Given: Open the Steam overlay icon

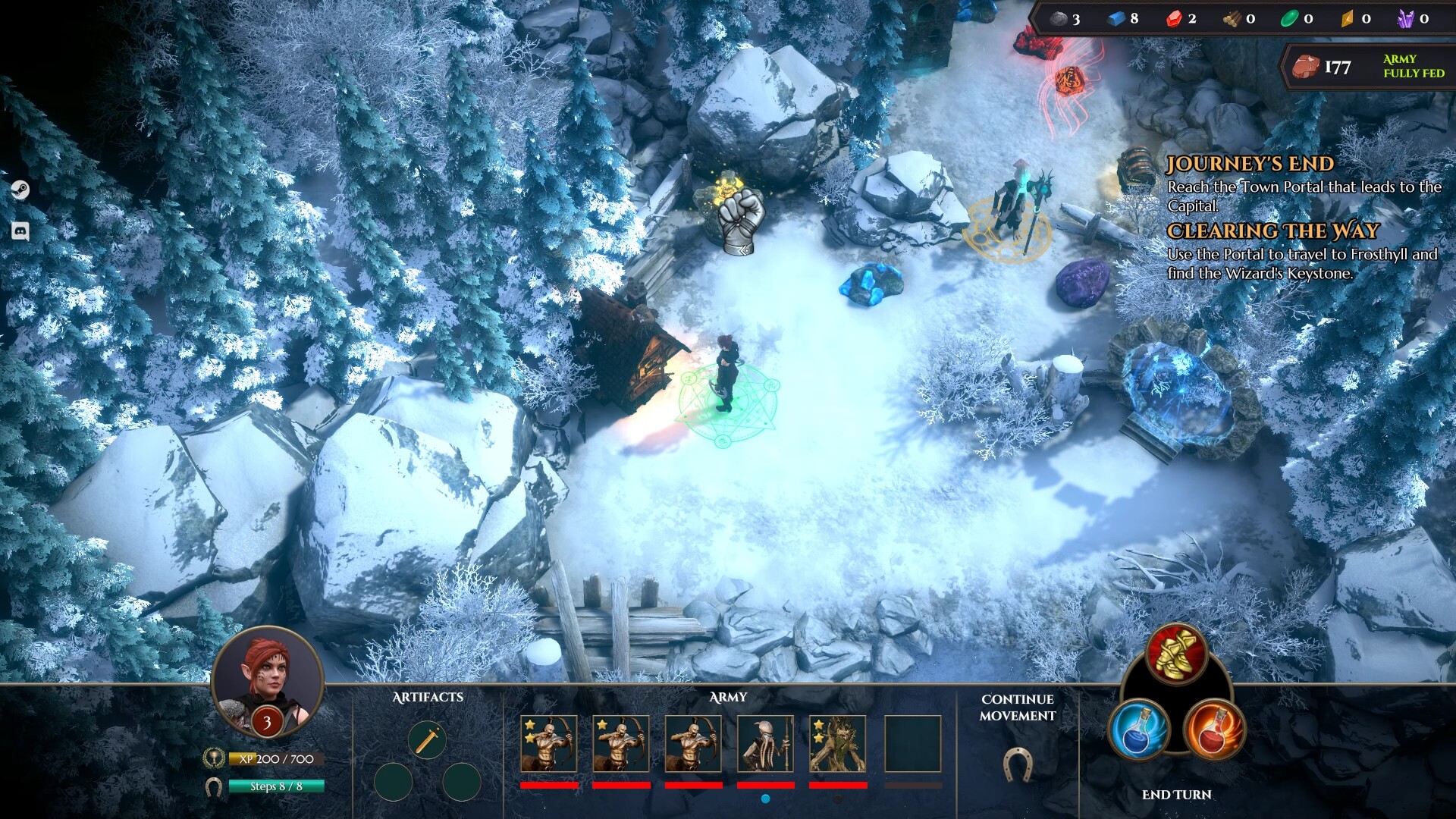Looking at the screenshot, I should (20, 190).
